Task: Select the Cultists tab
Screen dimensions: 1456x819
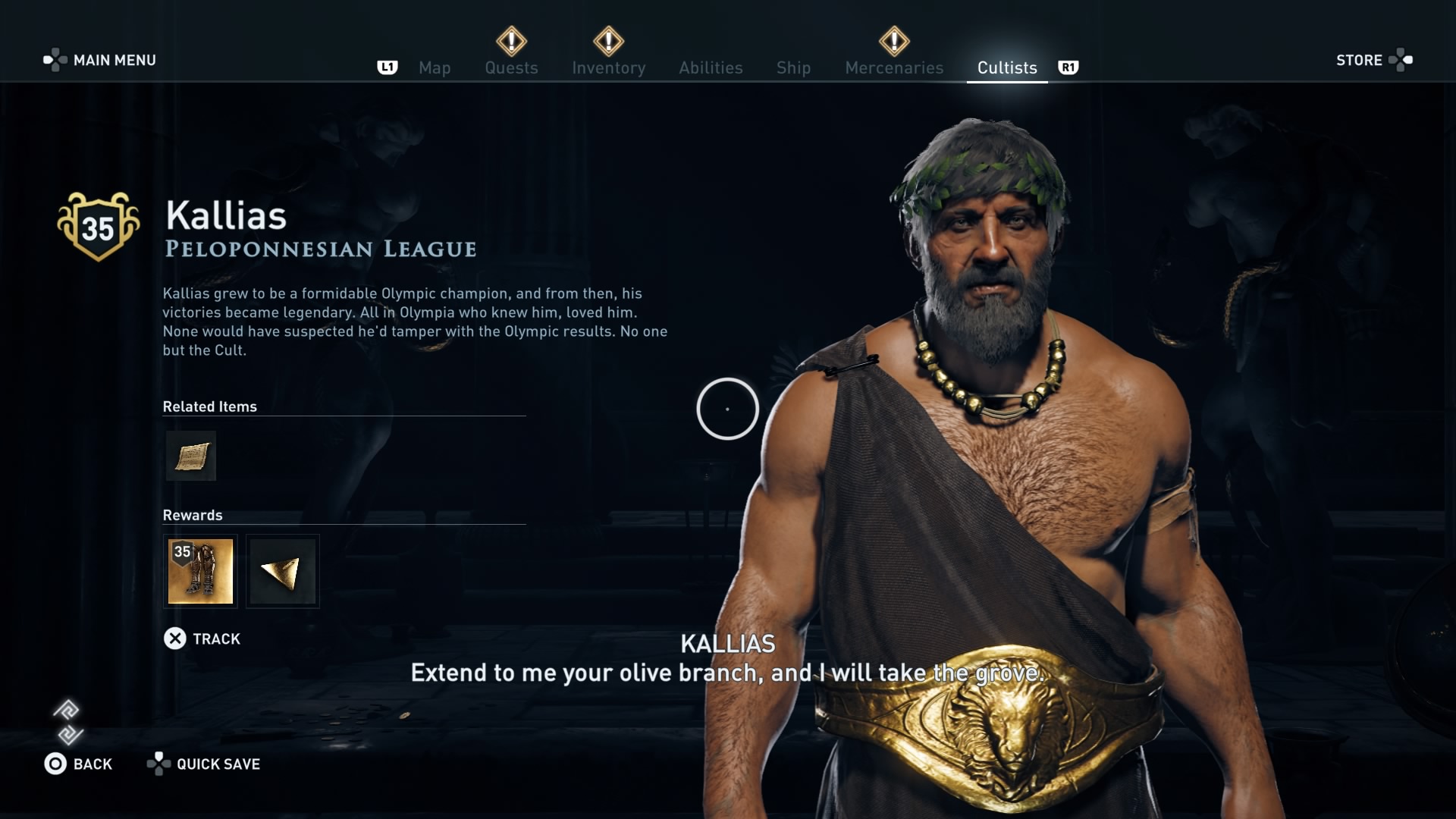Action: tap(1006, 67)
